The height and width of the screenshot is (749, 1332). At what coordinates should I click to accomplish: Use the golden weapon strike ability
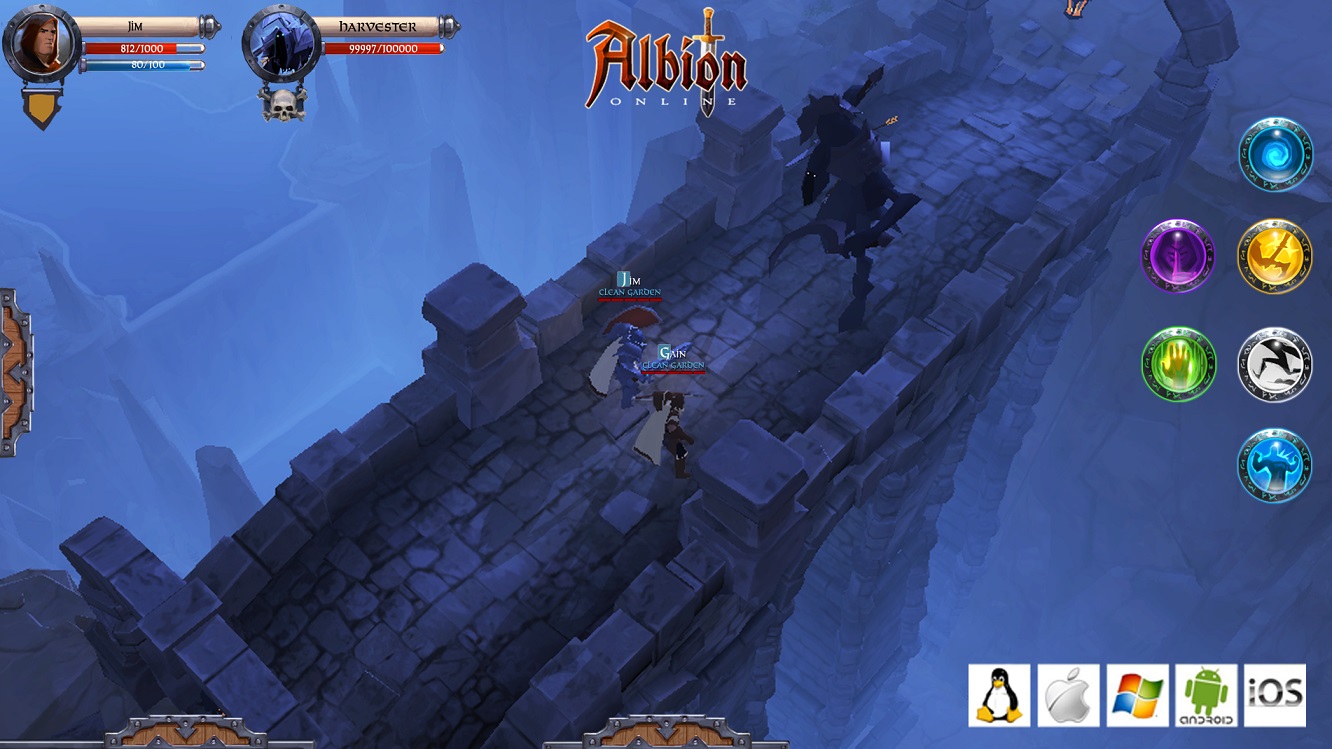1274,256
